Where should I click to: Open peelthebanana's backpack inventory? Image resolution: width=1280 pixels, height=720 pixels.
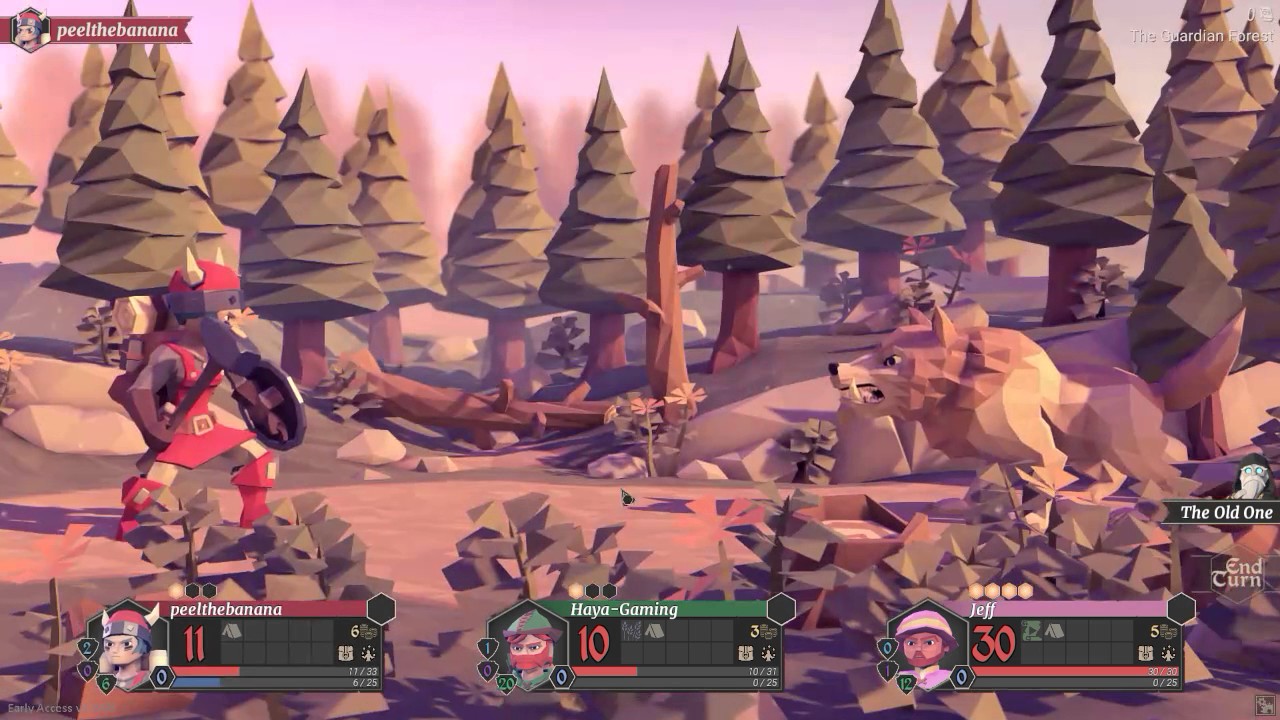[346, 653]
